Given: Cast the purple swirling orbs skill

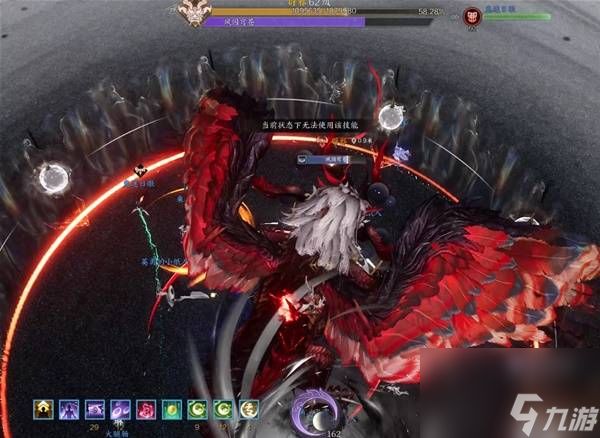Looking at the screenshot, I should click(121, 409).
